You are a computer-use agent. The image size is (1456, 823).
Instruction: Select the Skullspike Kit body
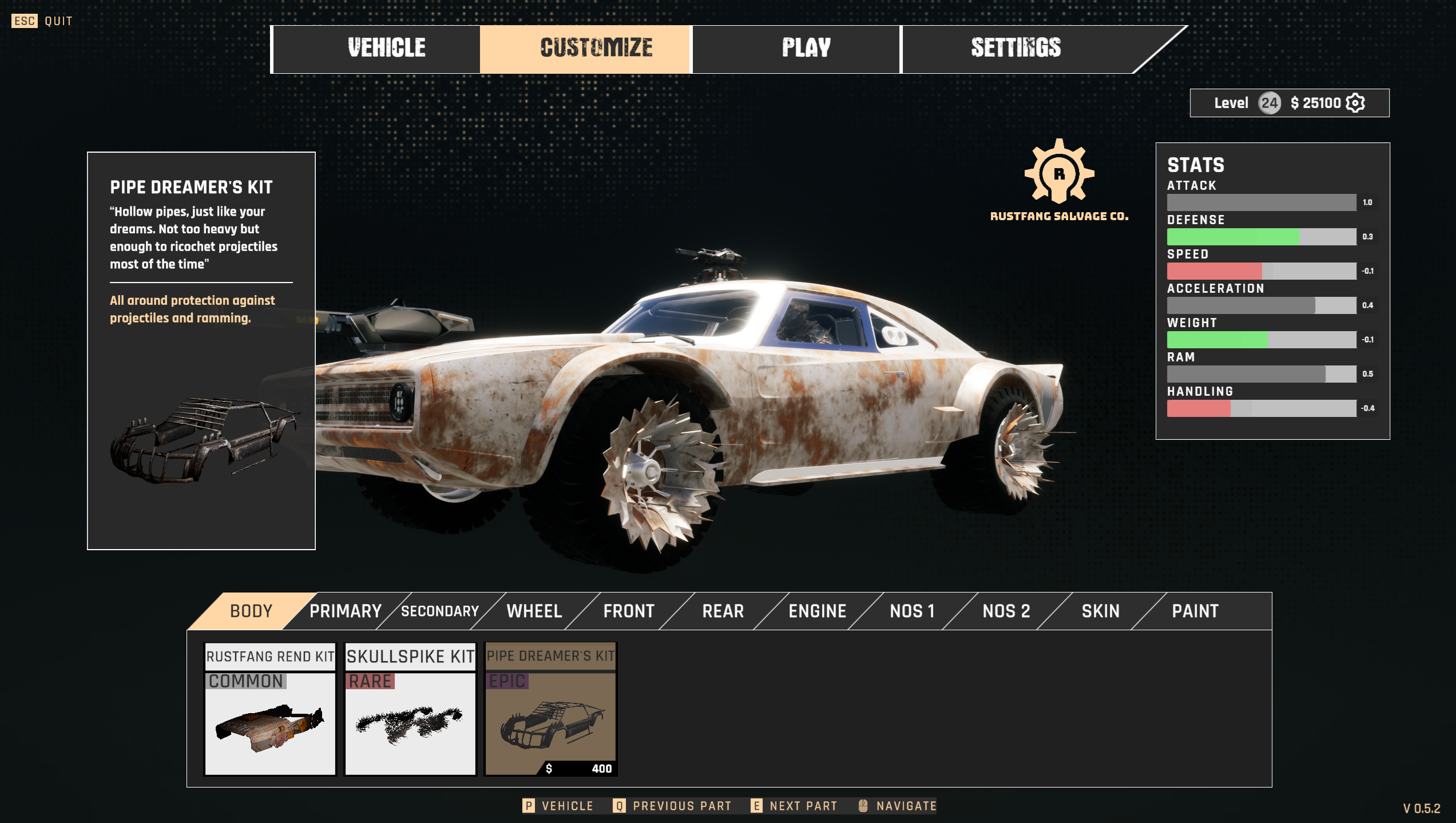411,711
